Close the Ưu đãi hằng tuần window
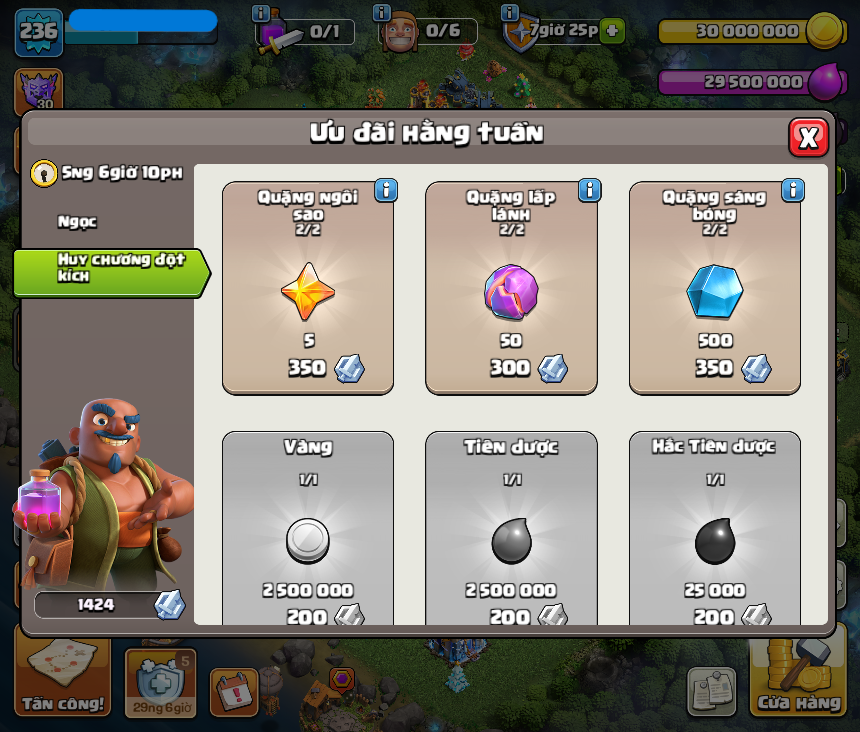860x732 pixels. point(808,137)
